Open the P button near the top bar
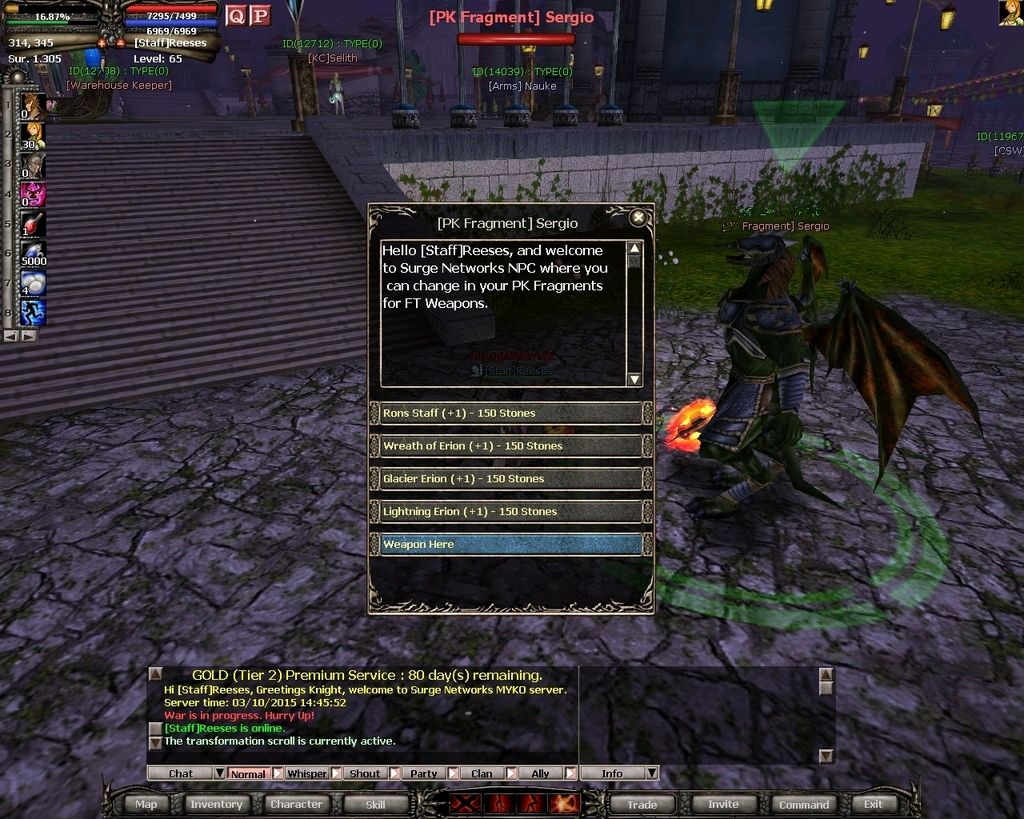 click(259, 15)
